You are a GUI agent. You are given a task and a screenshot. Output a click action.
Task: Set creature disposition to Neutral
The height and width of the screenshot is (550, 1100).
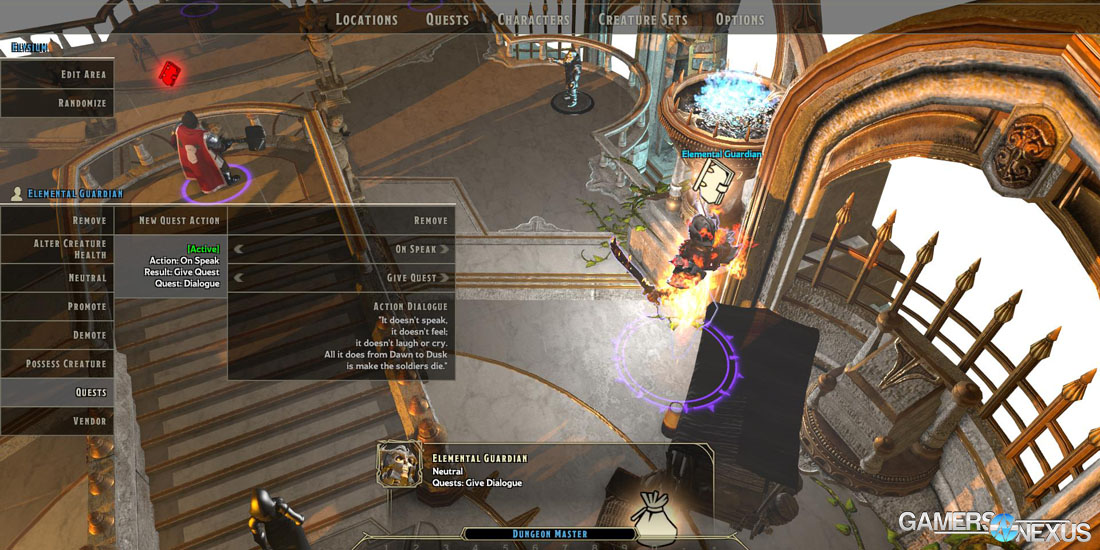point(57,278)
